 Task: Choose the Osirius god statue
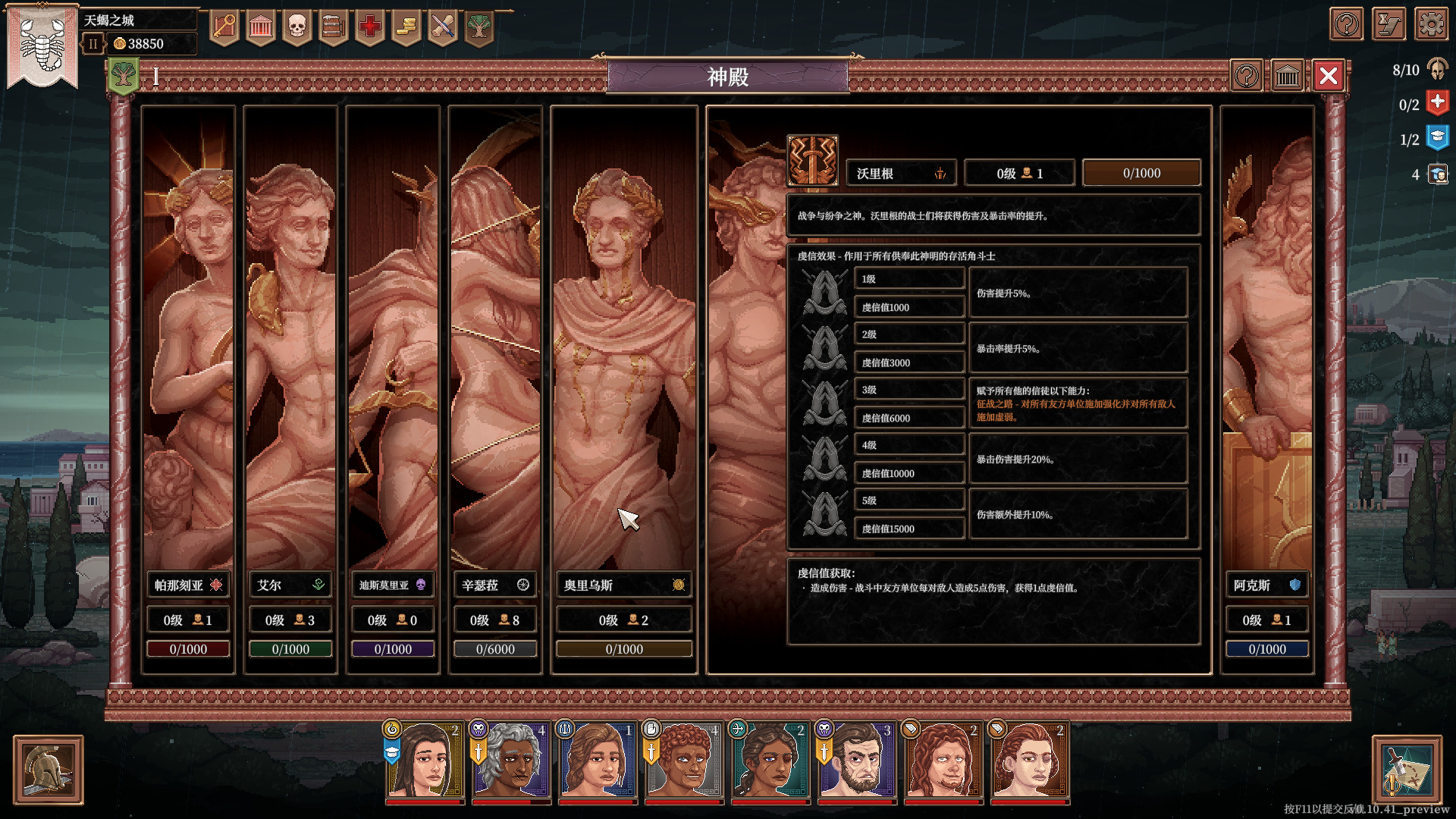click(x=623, y=341)
